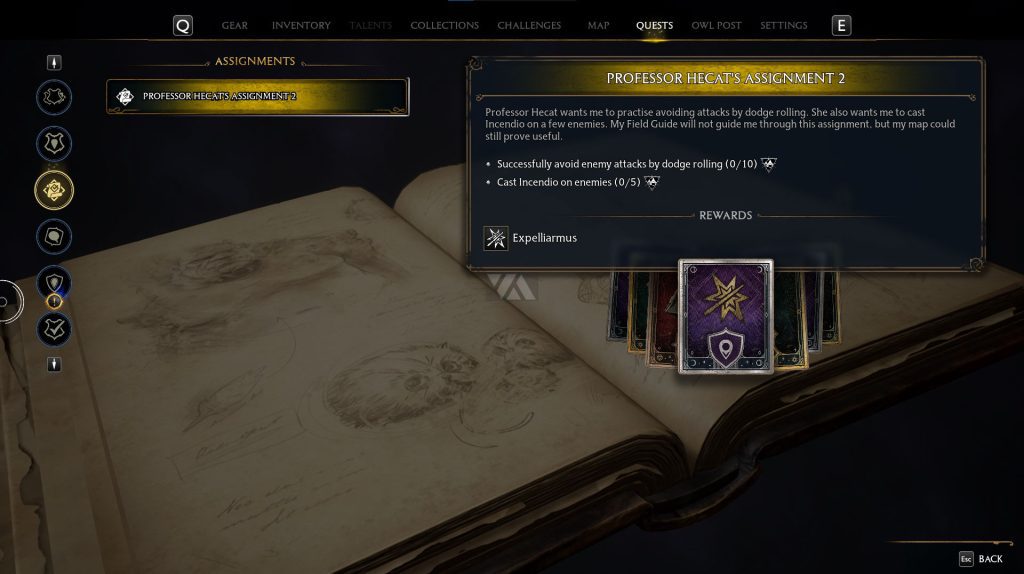The height and width of the screenshot is (574, 1024).
Task: Select the topmost jagged-outline category icon
Action: tap(54, 97)
